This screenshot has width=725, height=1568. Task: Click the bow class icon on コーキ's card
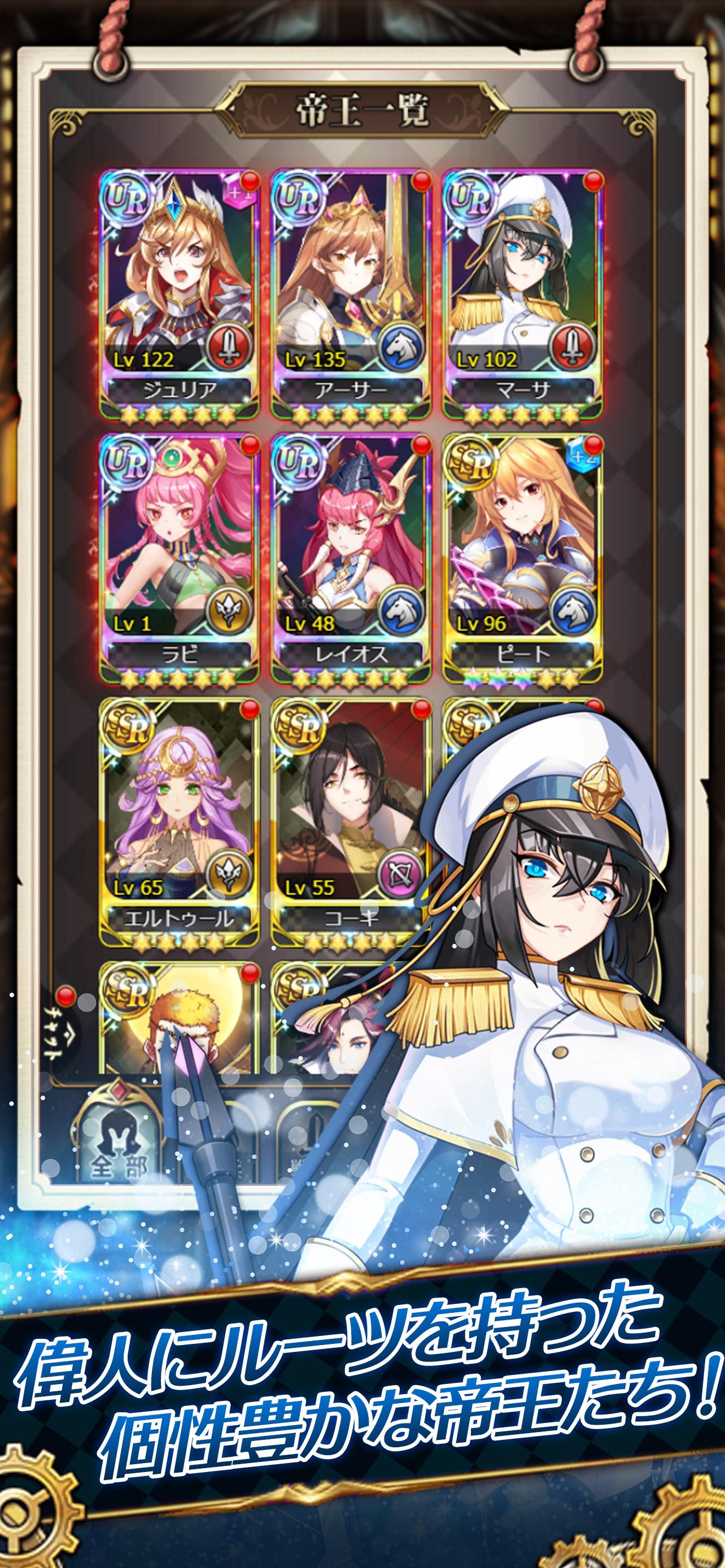400,874
